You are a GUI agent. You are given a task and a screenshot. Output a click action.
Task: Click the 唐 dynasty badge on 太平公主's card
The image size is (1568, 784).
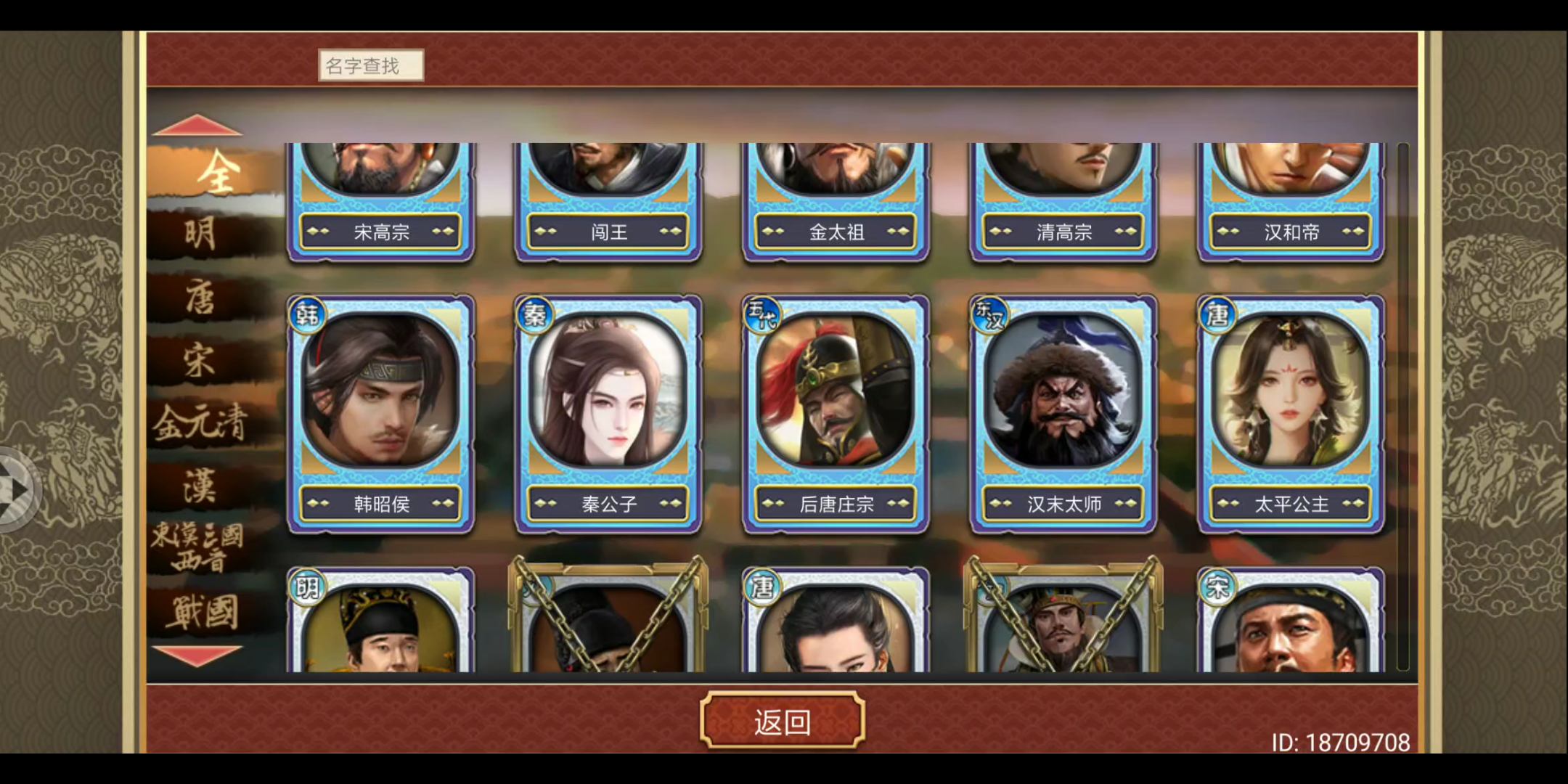point(1217,315)
